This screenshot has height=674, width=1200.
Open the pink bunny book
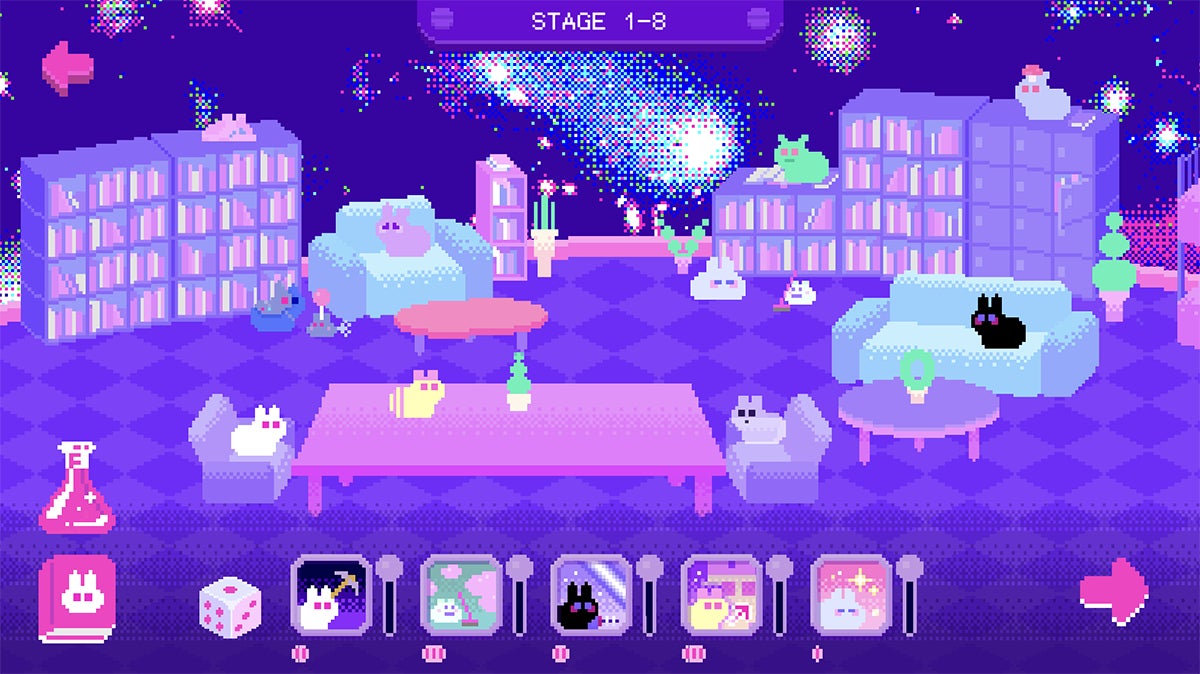pos(77,598)
